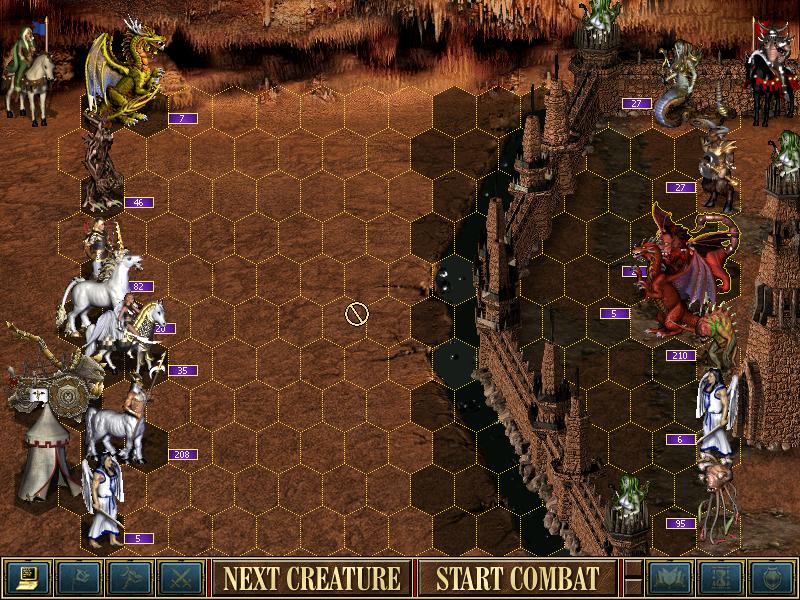Open the spellbook to cast a spell
The width and height of the screenshot is (800, 600).
670,578
